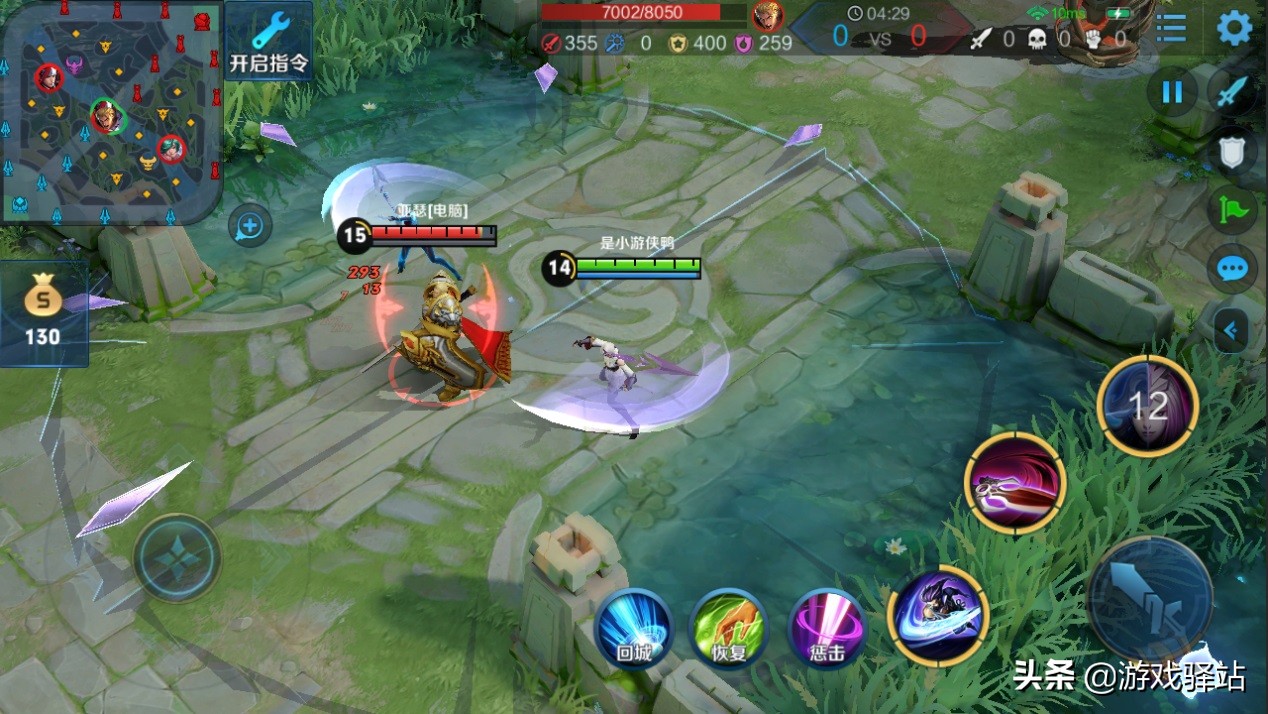The image size is (1268, 714).
Task: Tap the star ward button above joystick
Action: coord(177,557)
